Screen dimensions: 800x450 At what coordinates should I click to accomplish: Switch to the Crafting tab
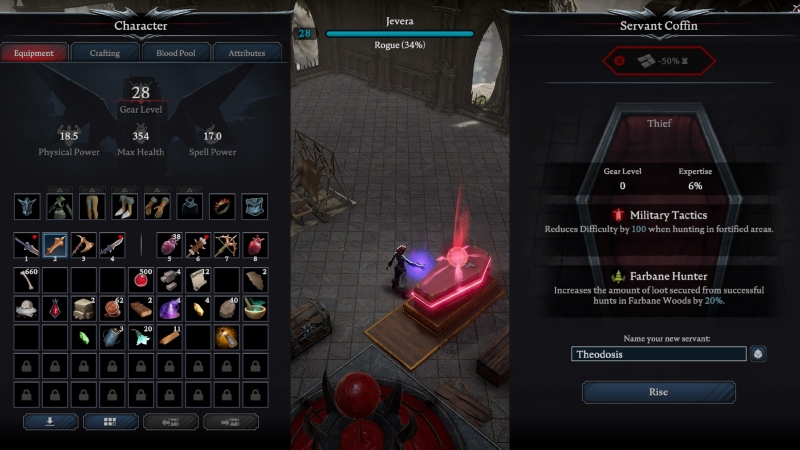coord(105,53)
